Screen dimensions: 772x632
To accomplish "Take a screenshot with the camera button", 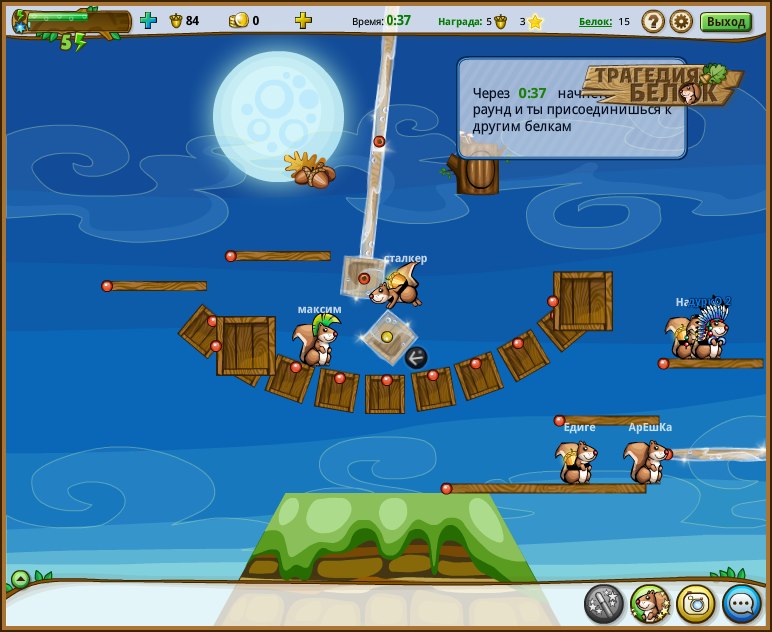I will coord(696,603).
